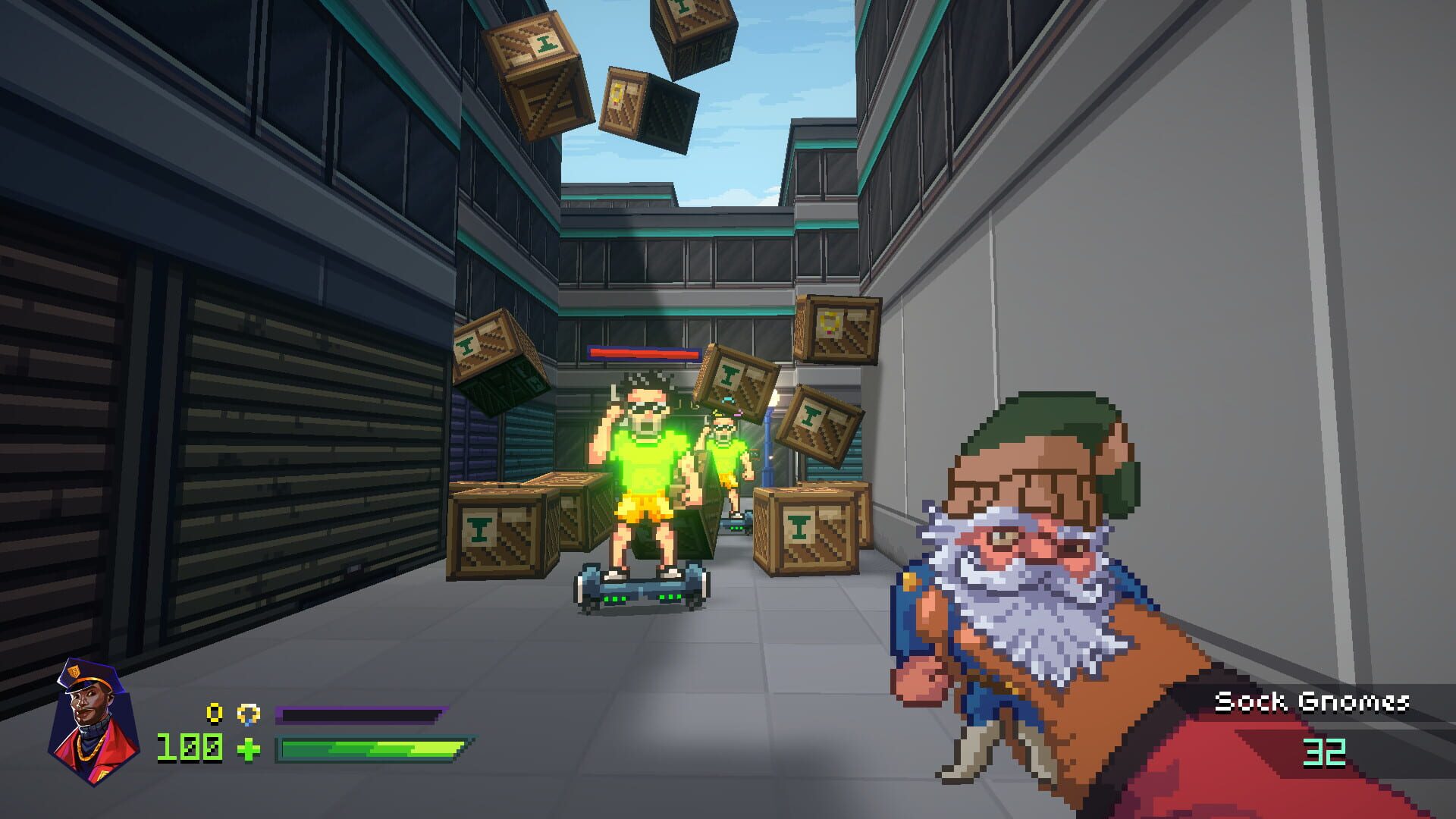The image size is (1456, 819).
Task: Click the gnome's blue police badge
Action: [910, 582]
